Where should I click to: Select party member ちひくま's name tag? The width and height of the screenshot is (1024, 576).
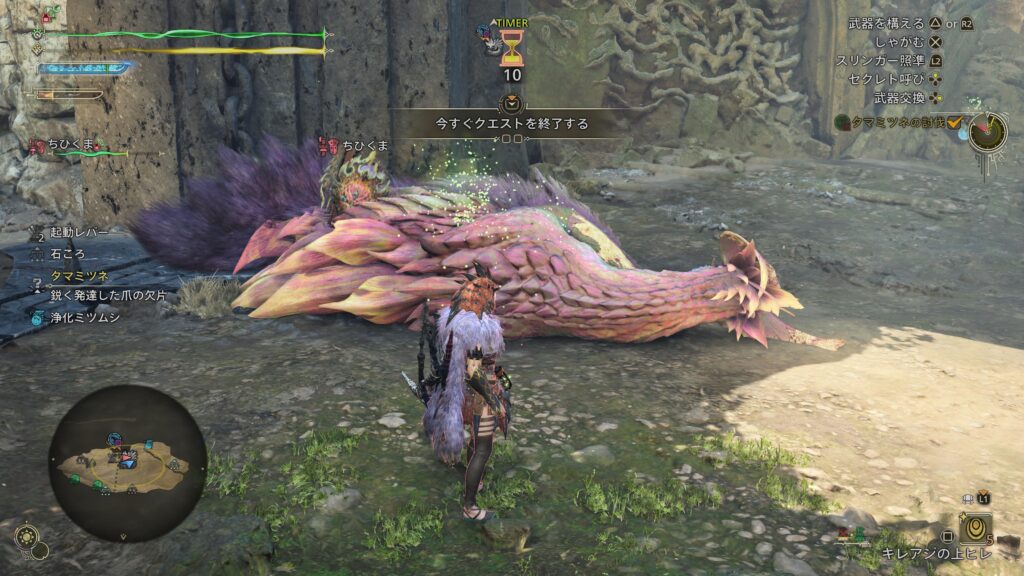[76, 146]
